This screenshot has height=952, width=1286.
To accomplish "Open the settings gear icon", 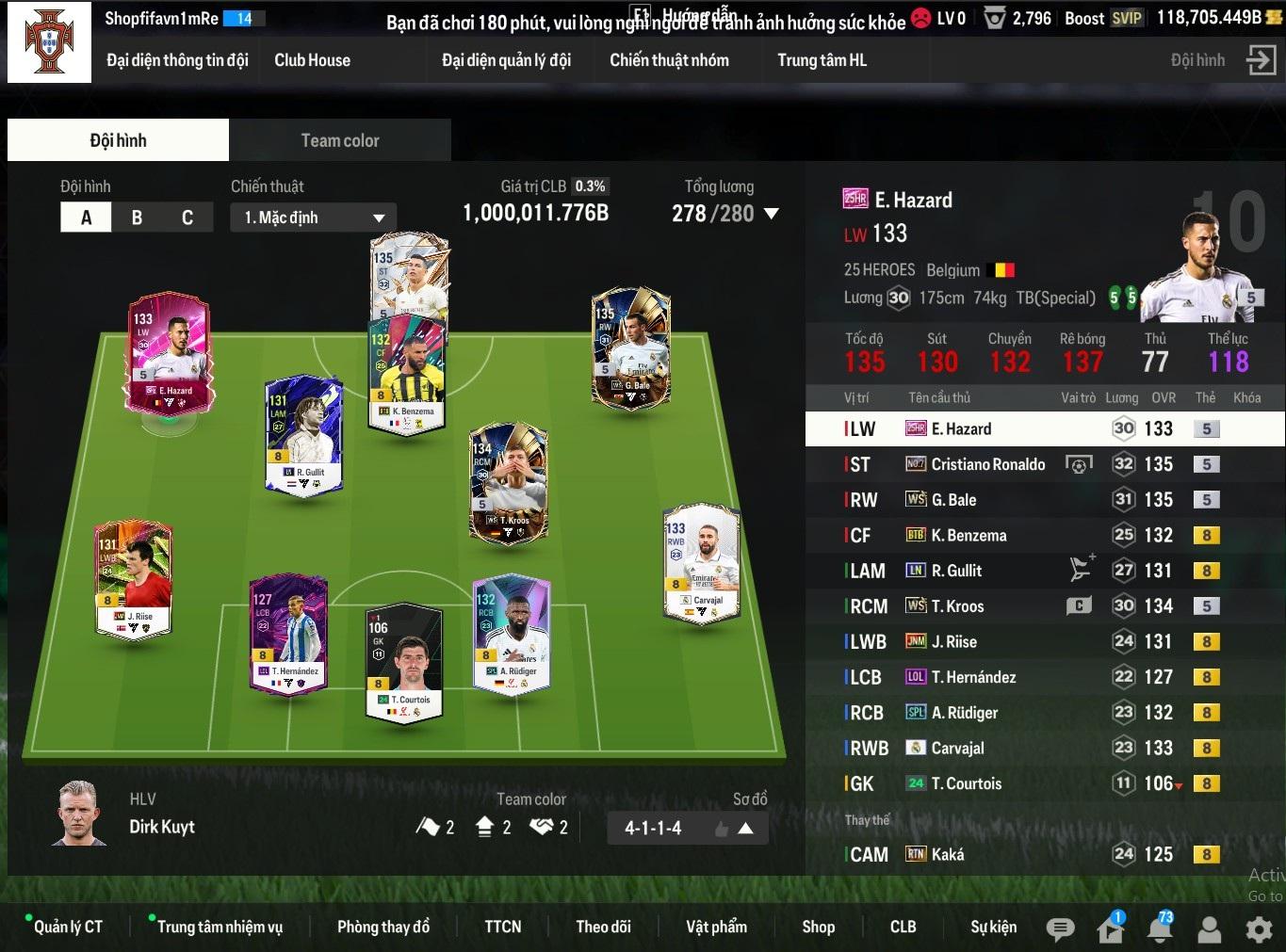I will (1259, 929).
